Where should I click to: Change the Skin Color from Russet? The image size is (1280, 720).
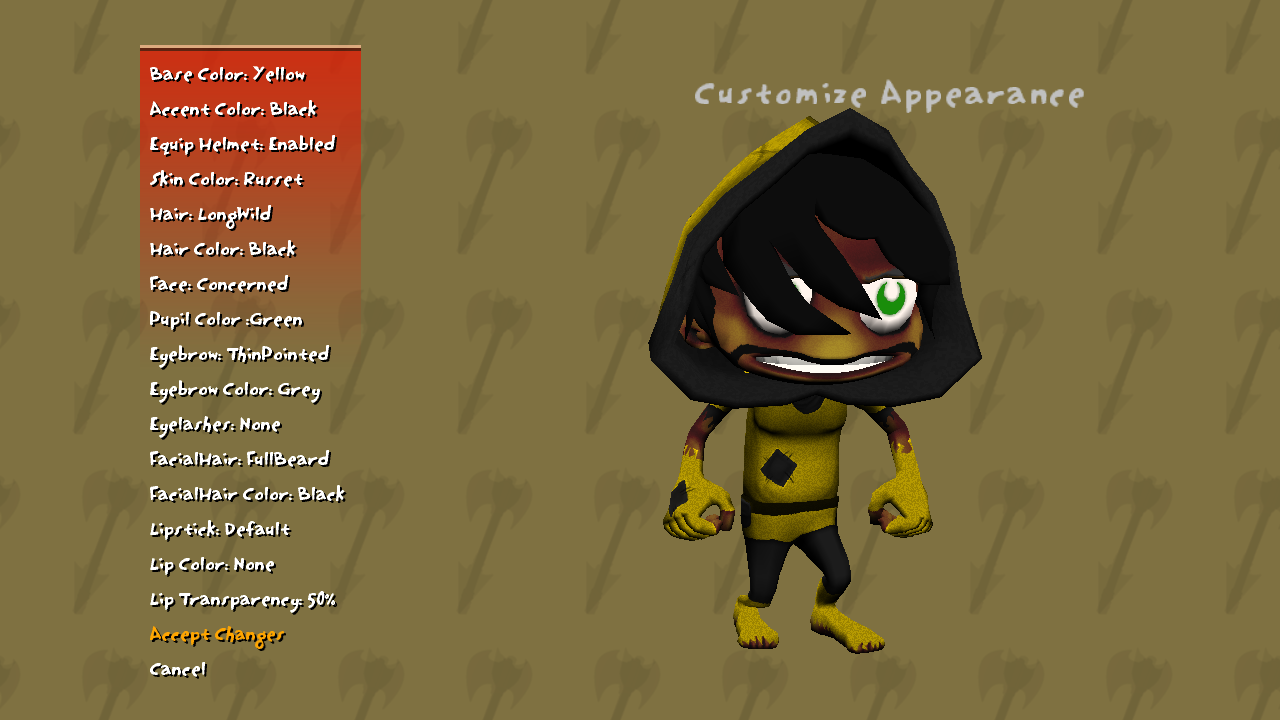coord(226,180)
